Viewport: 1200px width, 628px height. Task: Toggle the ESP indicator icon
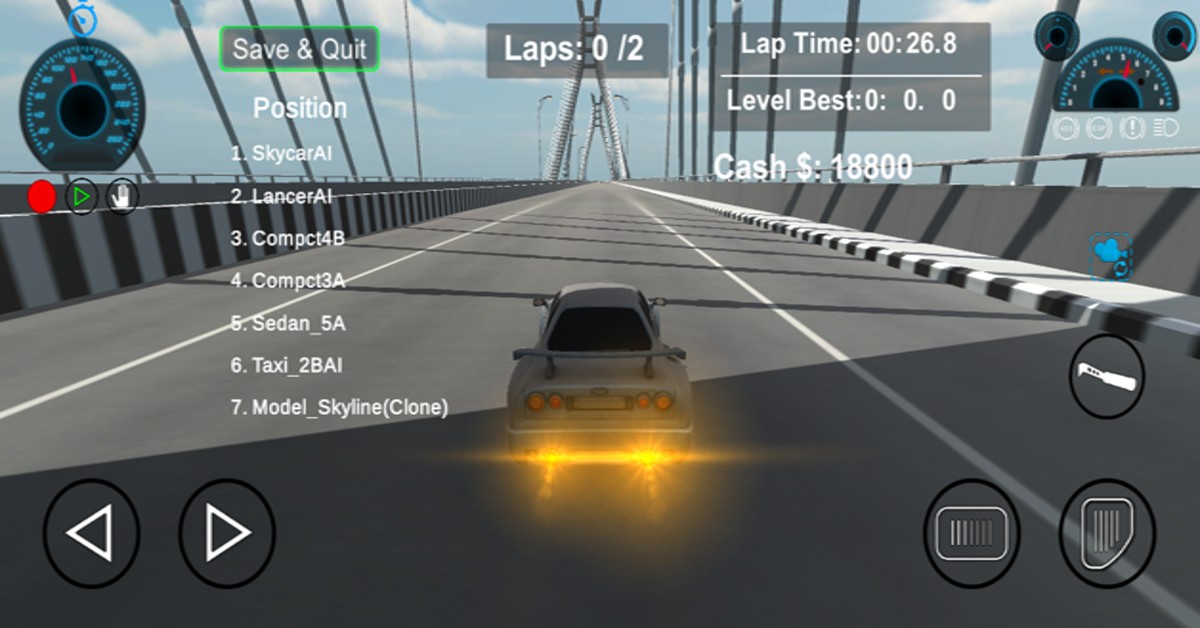1100,128
